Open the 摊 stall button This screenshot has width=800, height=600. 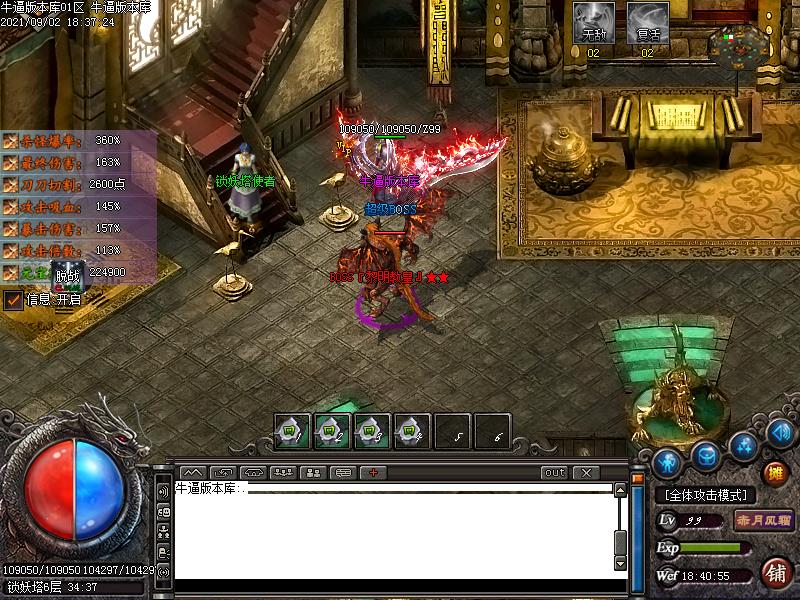click(x=774, y=473)
